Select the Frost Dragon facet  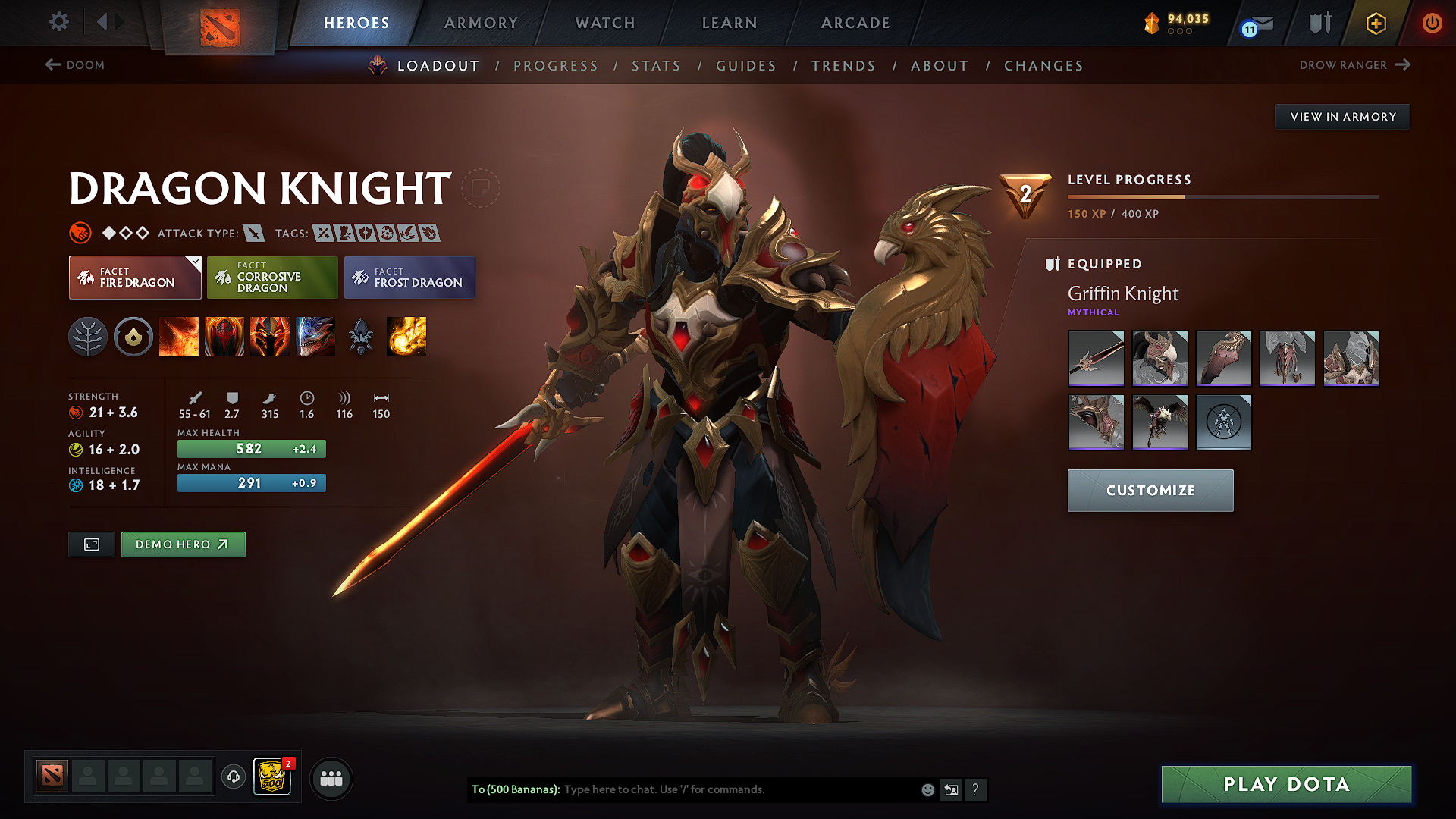pyautogui.click(x=409, y=277)
